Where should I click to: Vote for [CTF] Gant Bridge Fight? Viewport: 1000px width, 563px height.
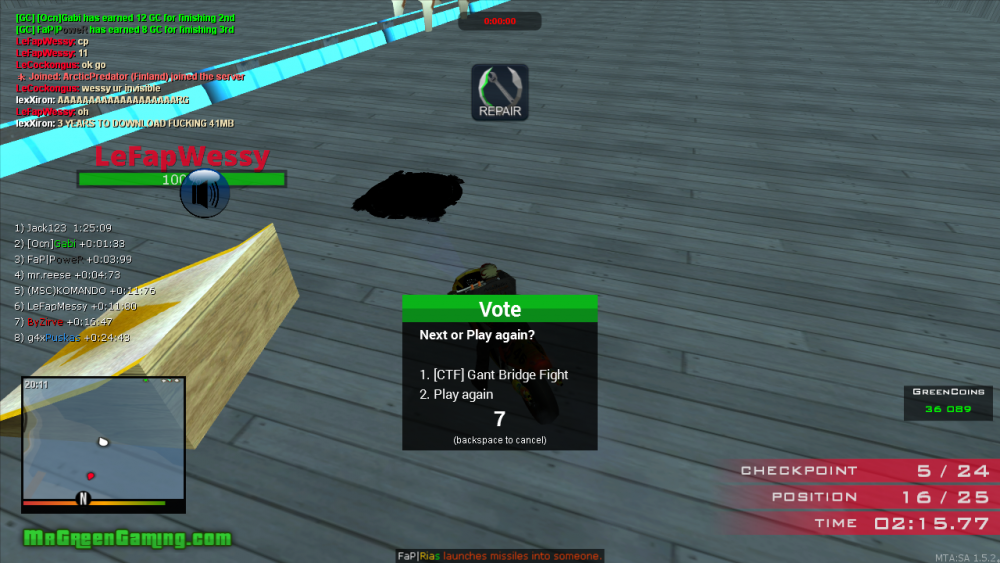click(494, 375)
